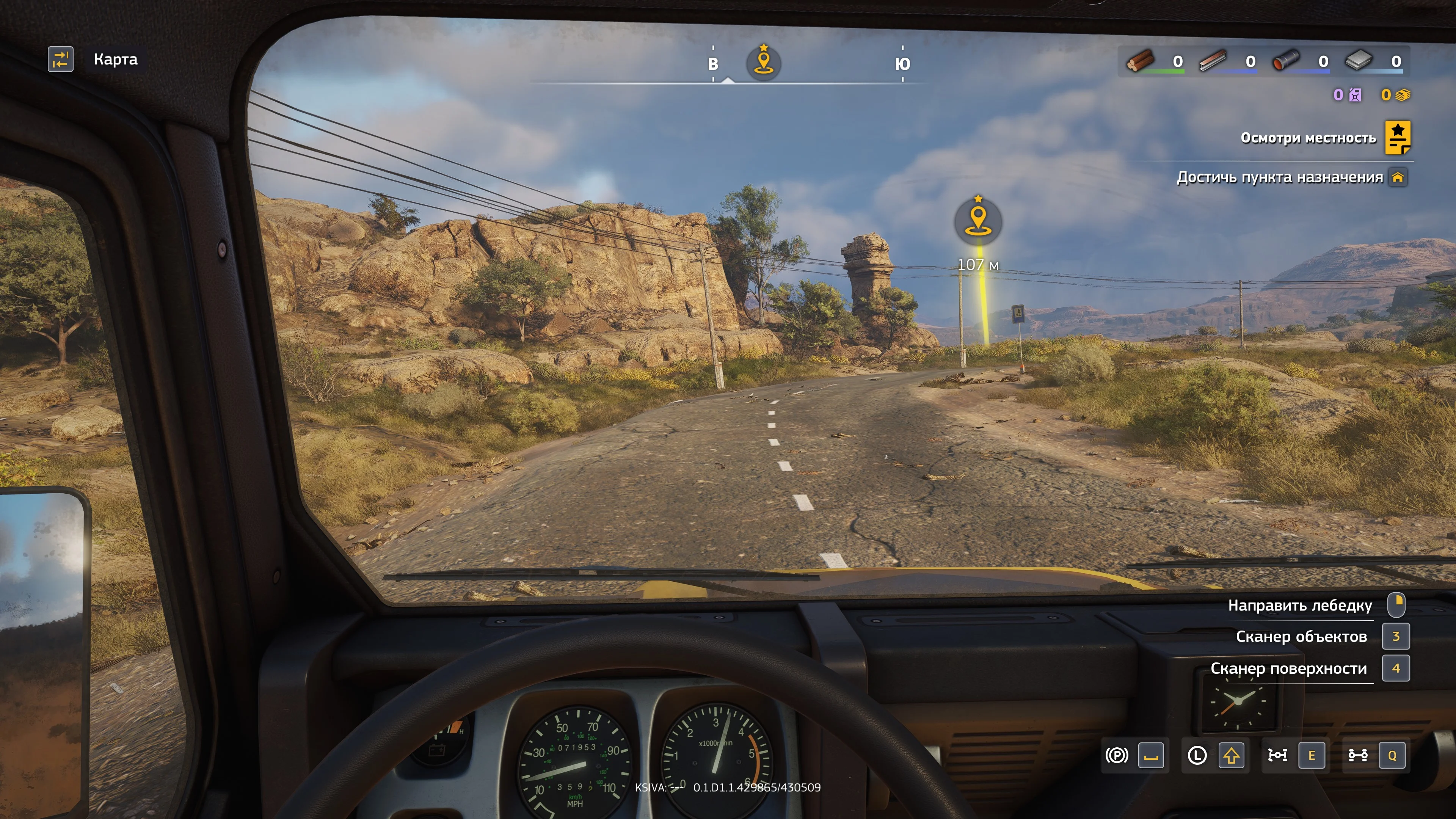The height and width of the screenshot is (819, 1456).
Task: Toggle the differential lock icon
Action: pos(1277,755)
